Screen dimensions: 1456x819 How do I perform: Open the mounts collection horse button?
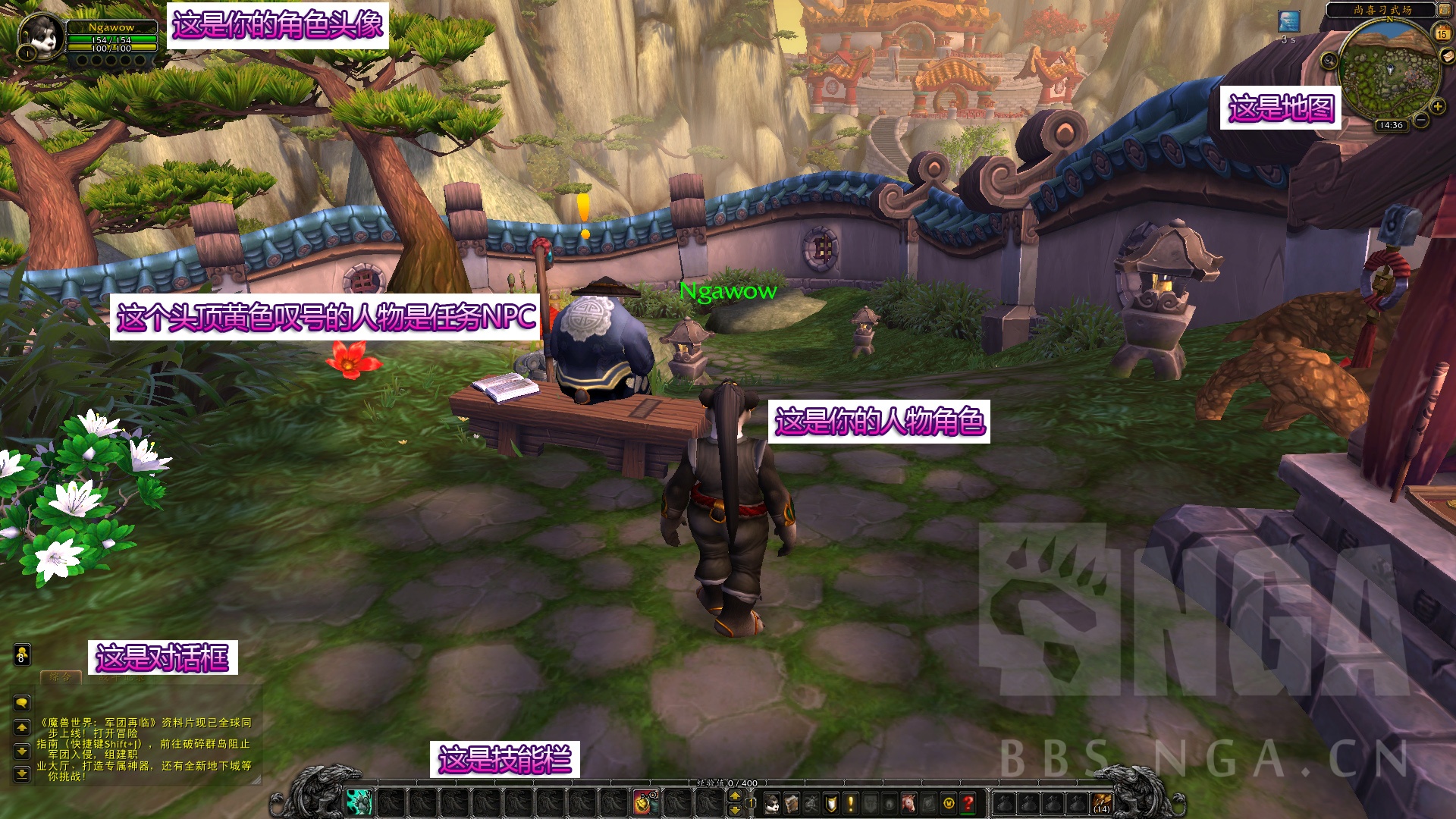[909, 802]
